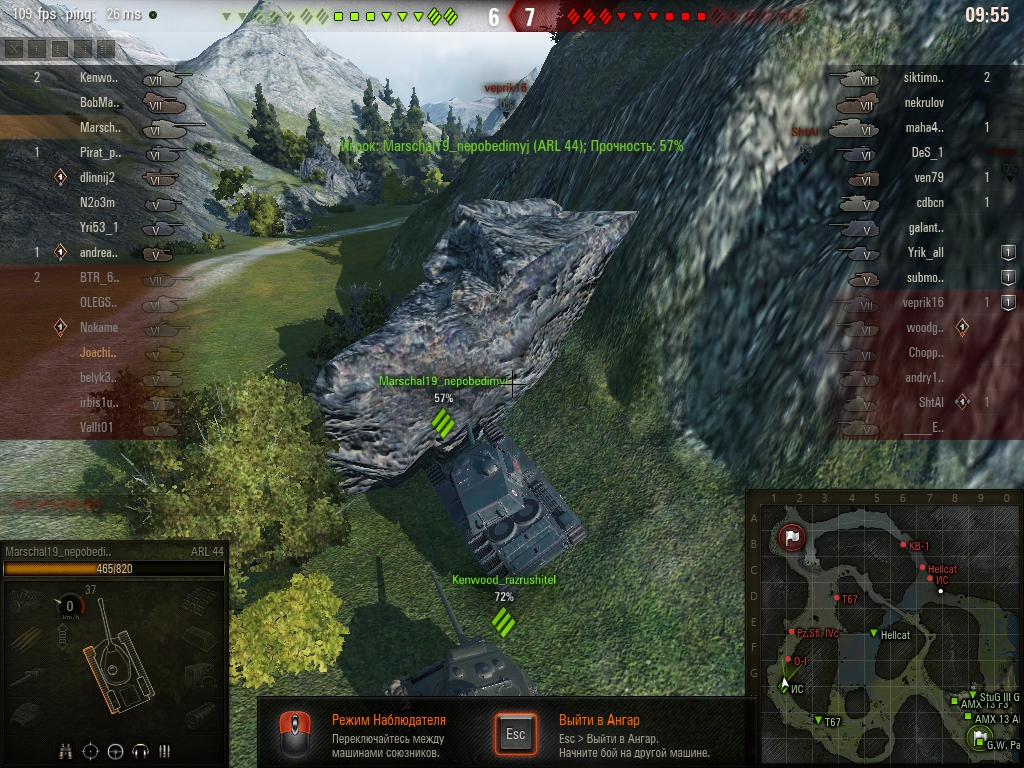Image resolution: width=1024 pixels, height=768 pixels.
Task: Click the red enemy base flag on minimap
Action: point(793,538)
